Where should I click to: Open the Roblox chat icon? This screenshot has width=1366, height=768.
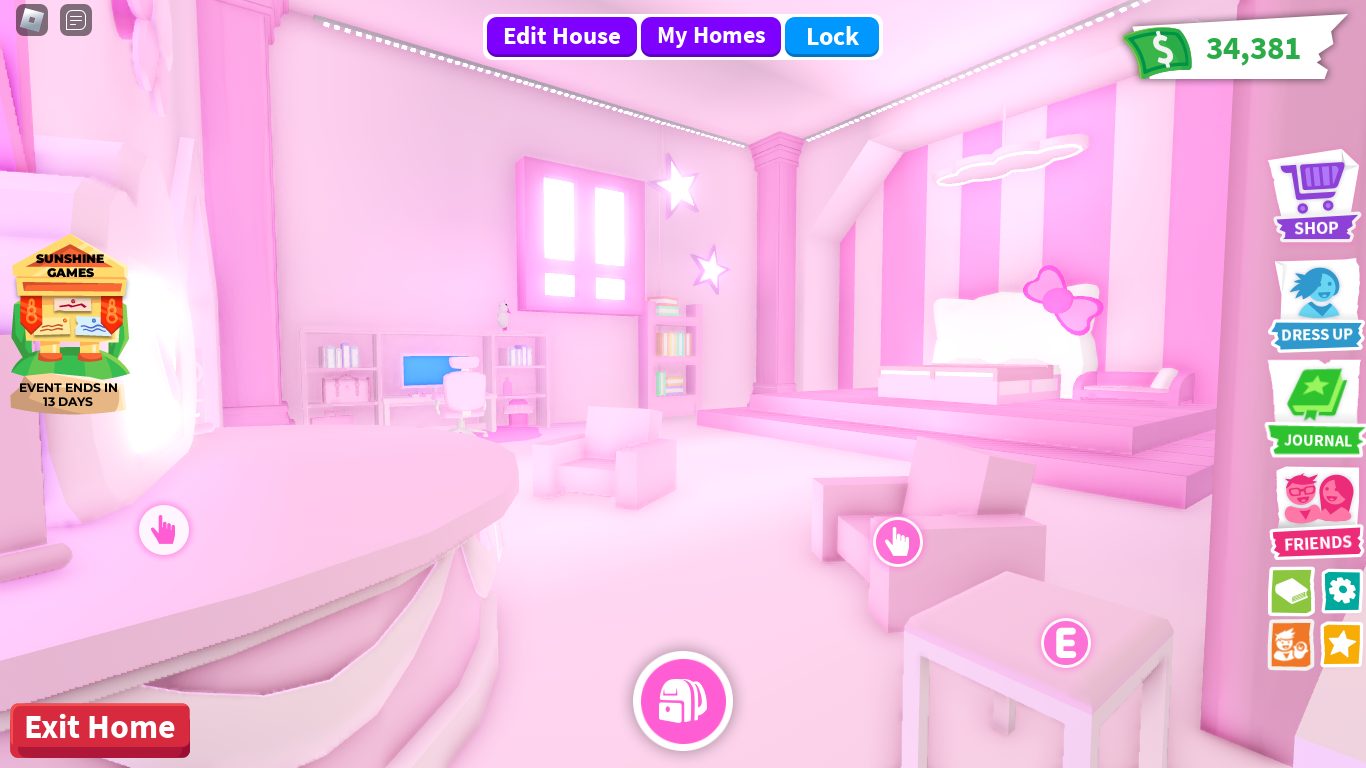75,20
